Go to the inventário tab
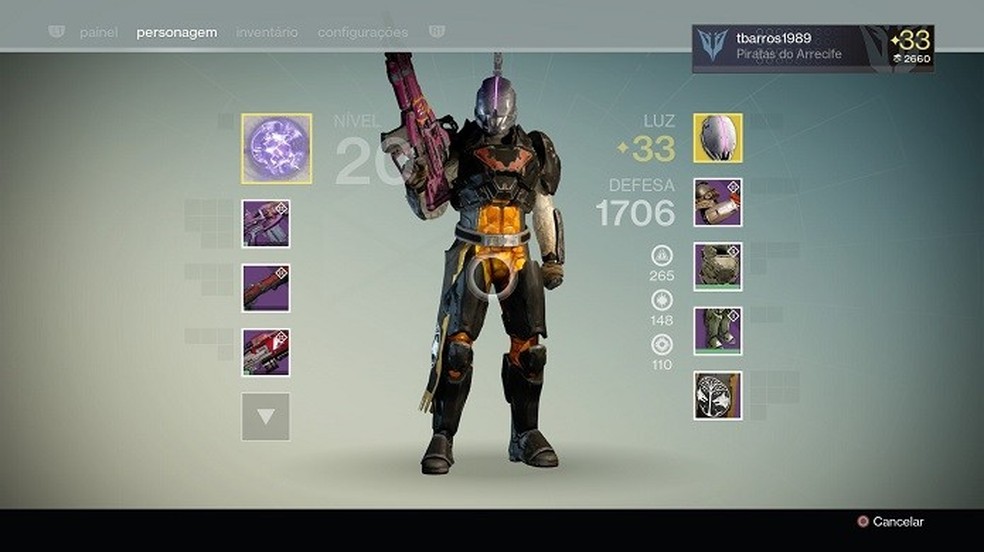 [x=267, y=33]
